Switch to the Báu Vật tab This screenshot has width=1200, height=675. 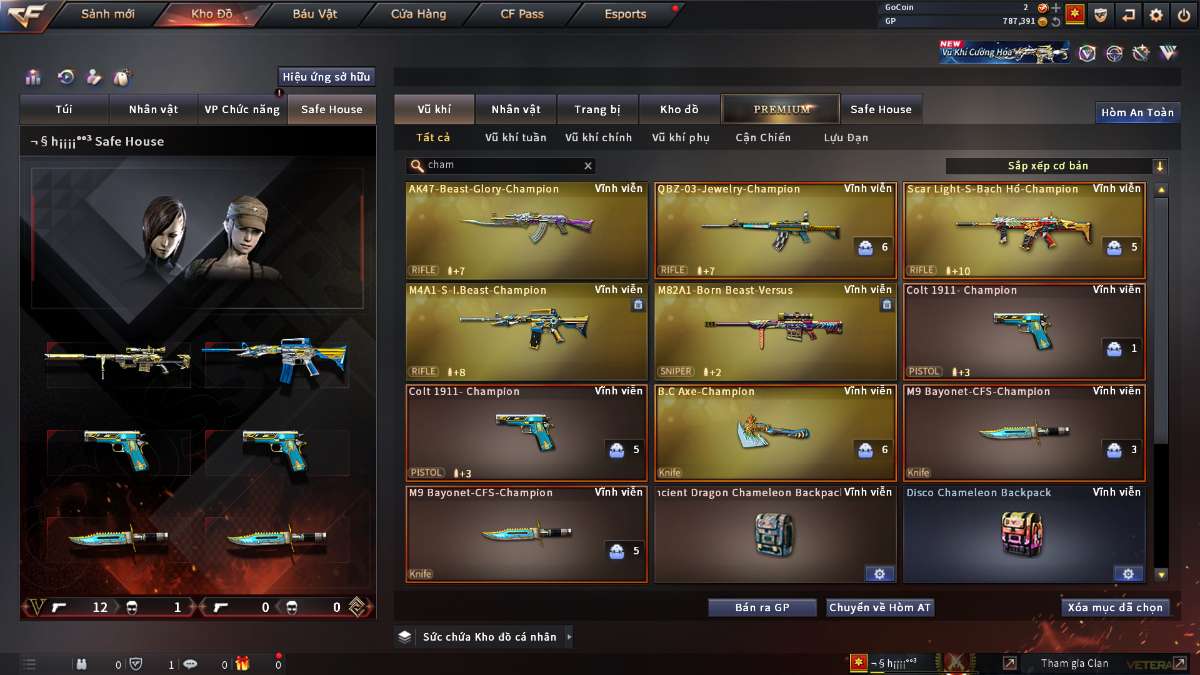pyautogui.click(x=315, y=14)
